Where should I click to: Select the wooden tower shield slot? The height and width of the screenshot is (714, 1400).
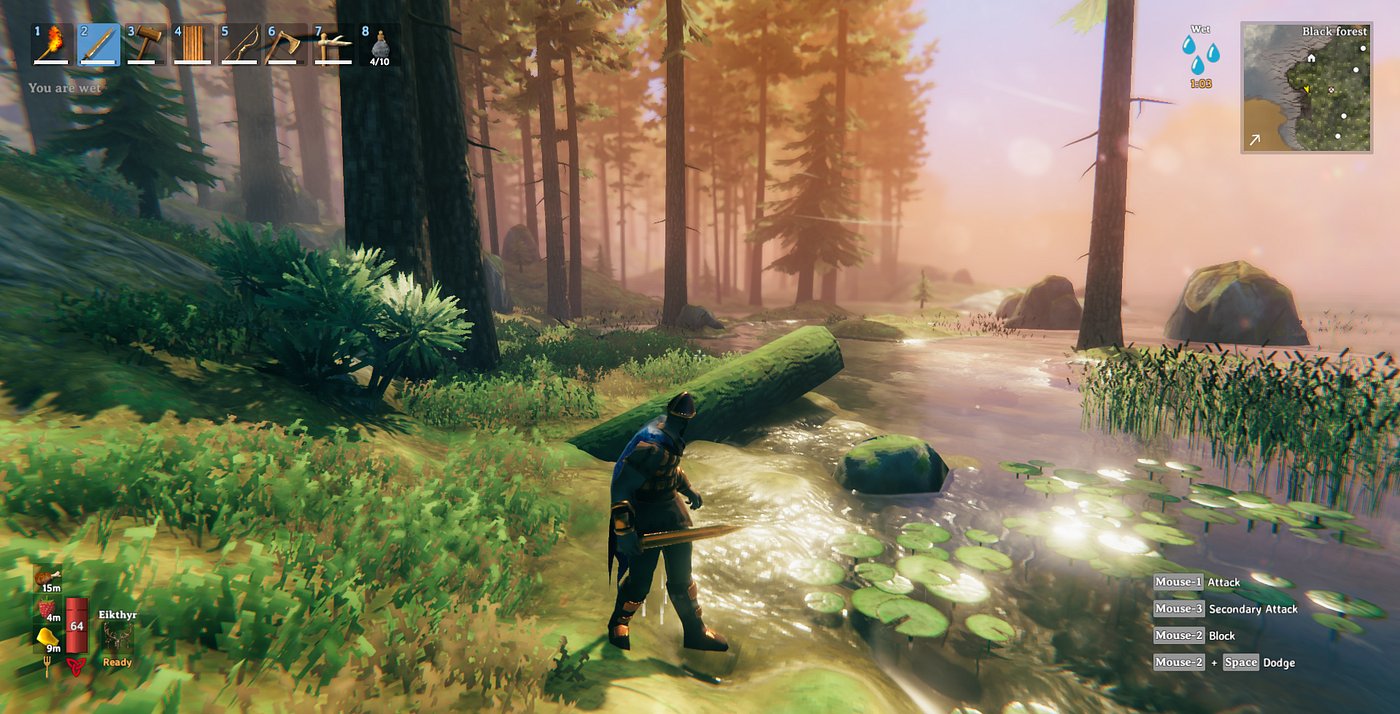point(193,46)
